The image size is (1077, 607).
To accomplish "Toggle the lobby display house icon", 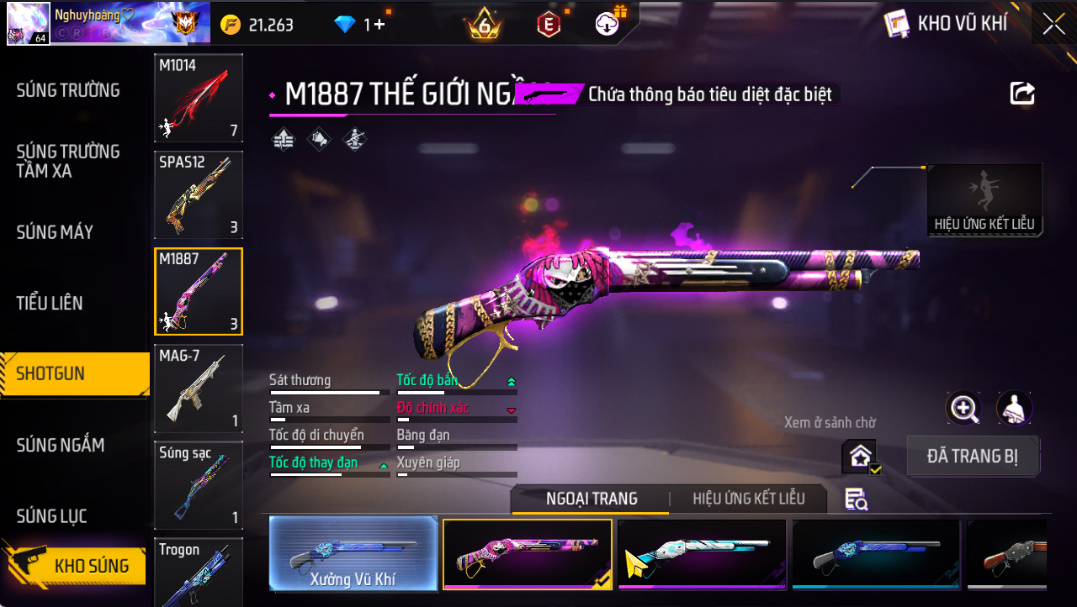I will point(860,456).
